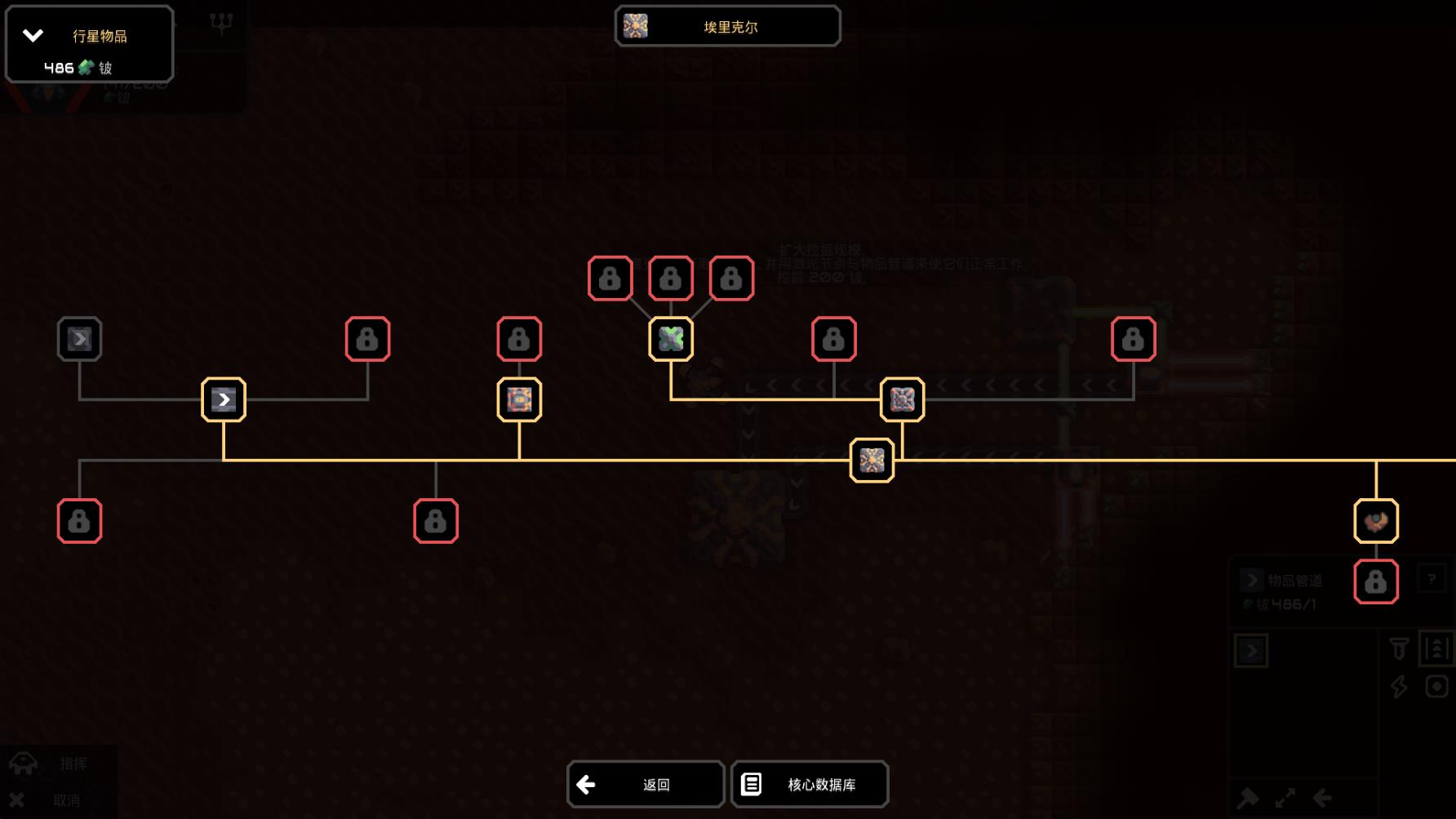
Task: Click the locked node under the winged unit
Action: coord(1376,582)
